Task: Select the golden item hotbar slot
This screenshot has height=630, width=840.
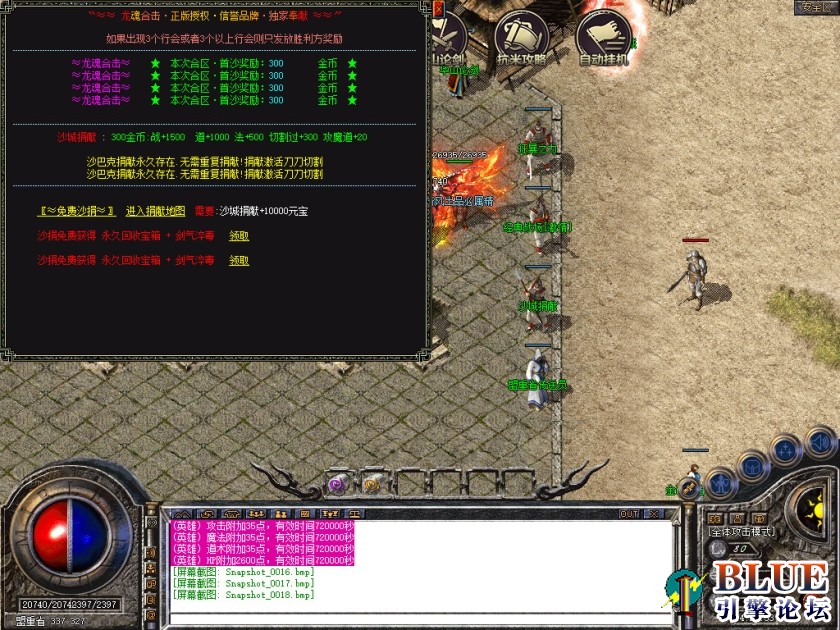Action: 372,484
